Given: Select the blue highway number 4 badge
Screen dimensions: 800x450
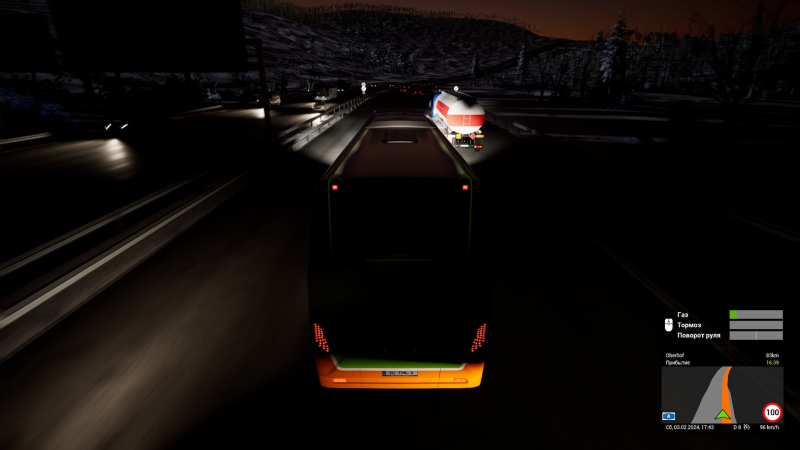Looking at the screenshot, I should (669, 415).
